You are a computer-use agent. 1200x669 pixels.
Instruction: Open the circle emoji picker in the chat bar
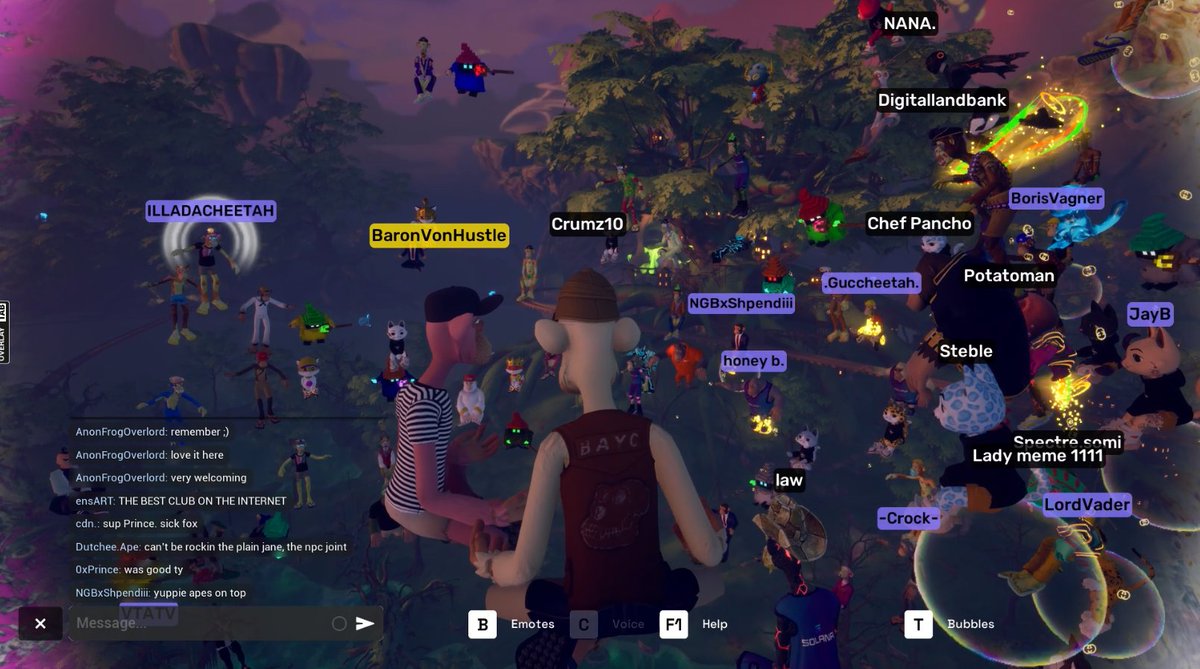point(339,624)
